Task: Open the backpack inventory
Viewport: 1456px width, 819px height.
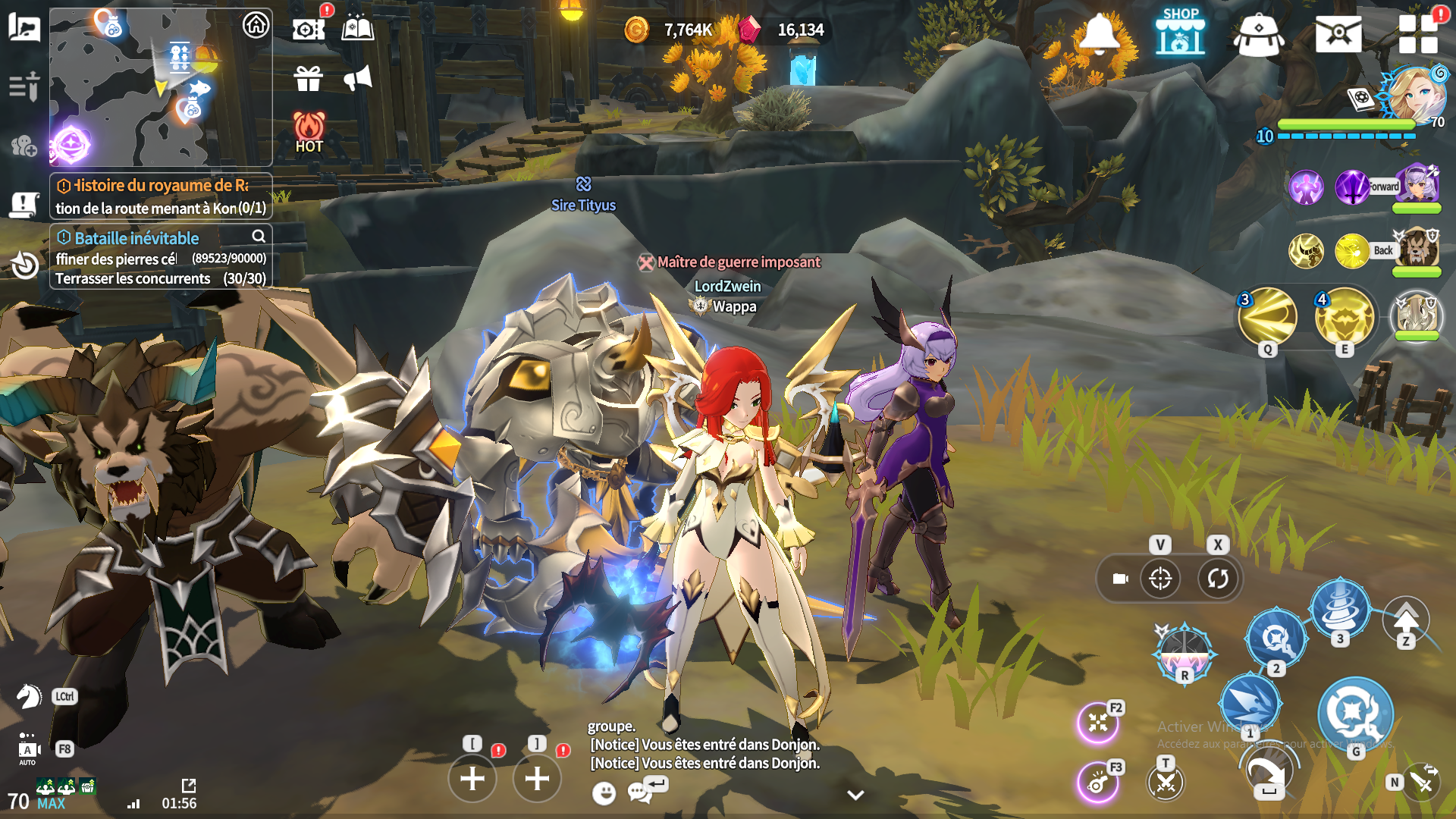Action: (x=1258, y=34)
